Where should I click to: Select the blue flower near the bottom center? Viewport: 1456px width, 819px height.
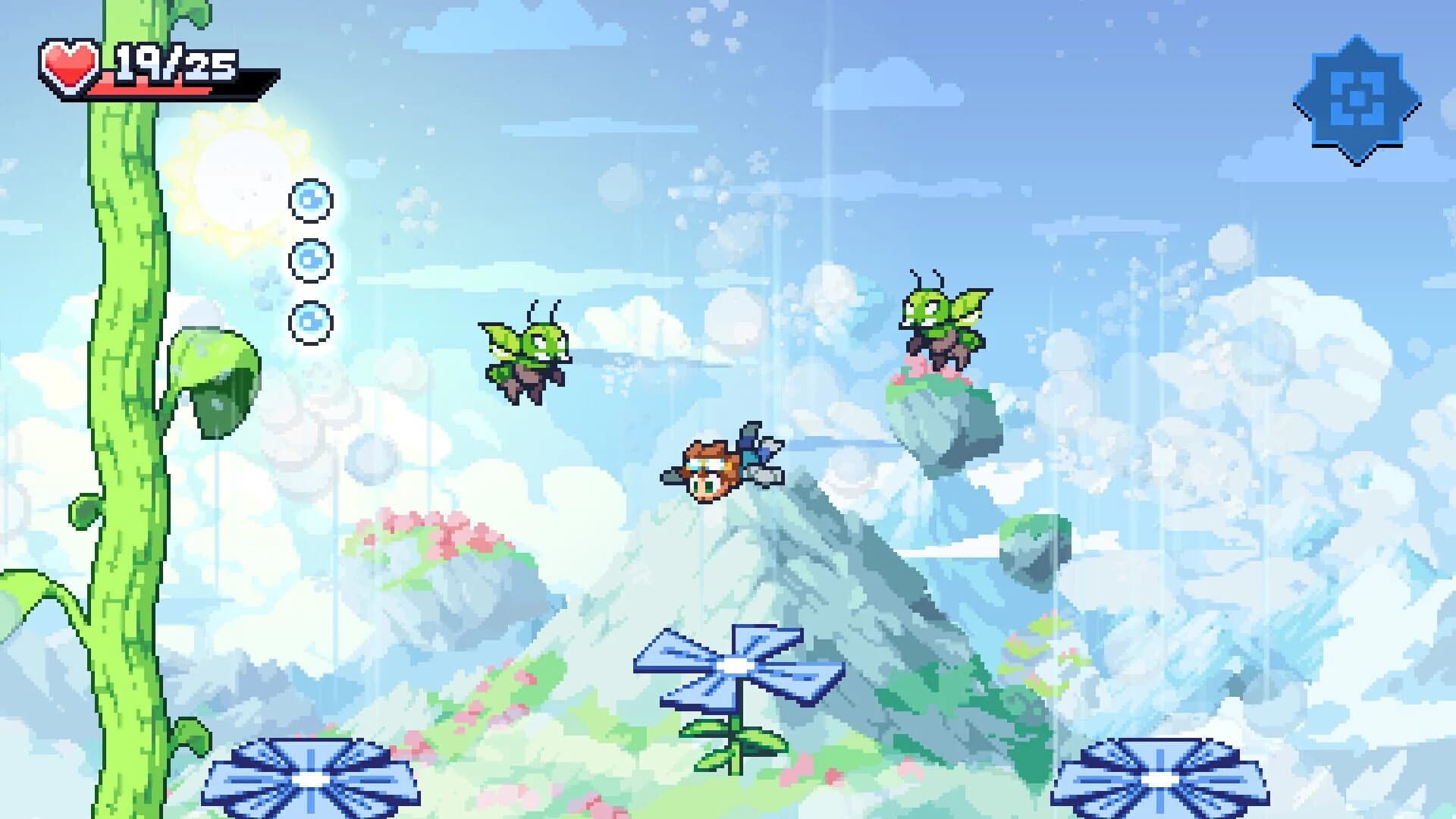click(736, 667)
